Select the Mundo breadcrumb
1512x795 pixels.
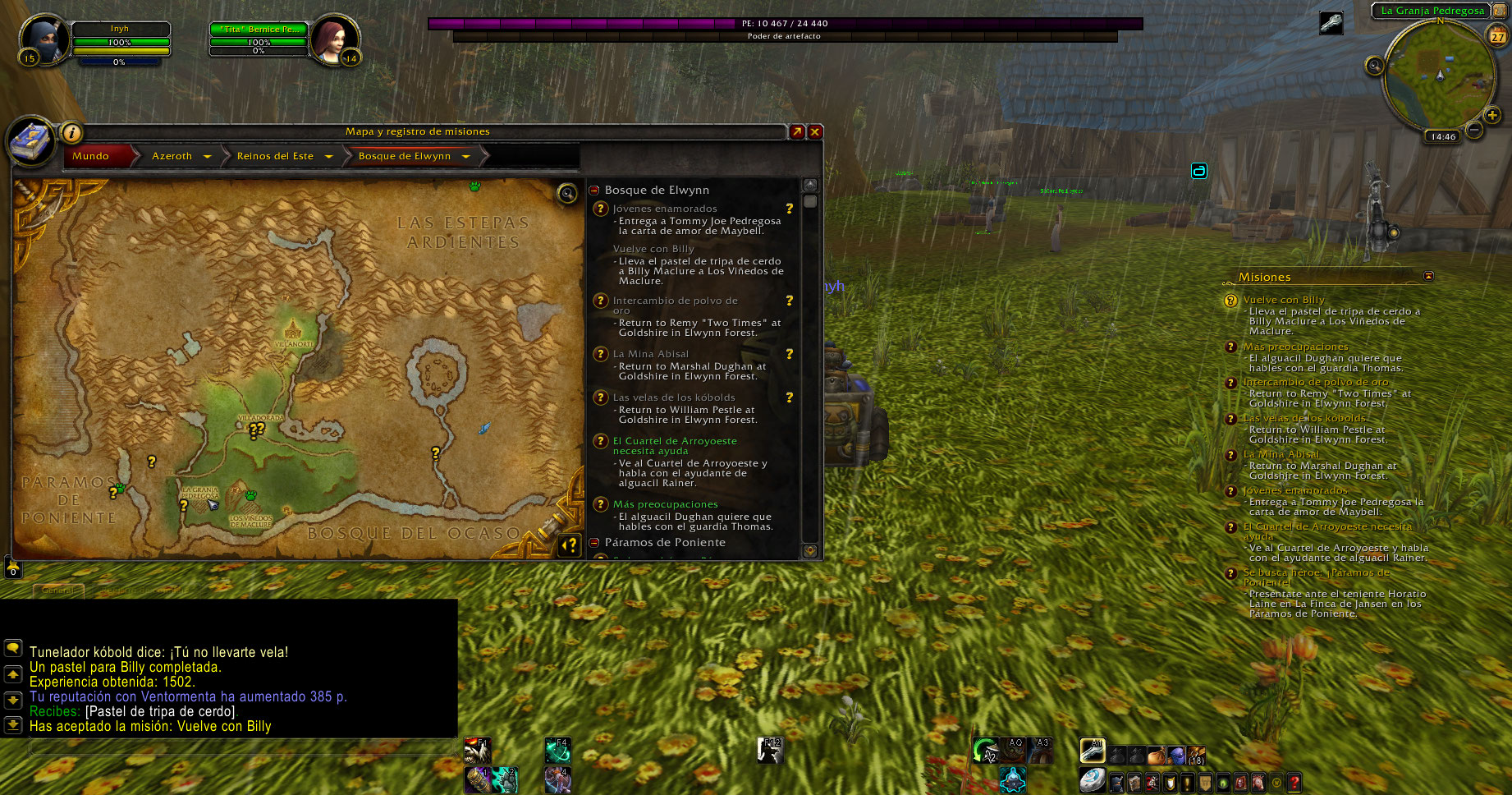click(91, 156)
